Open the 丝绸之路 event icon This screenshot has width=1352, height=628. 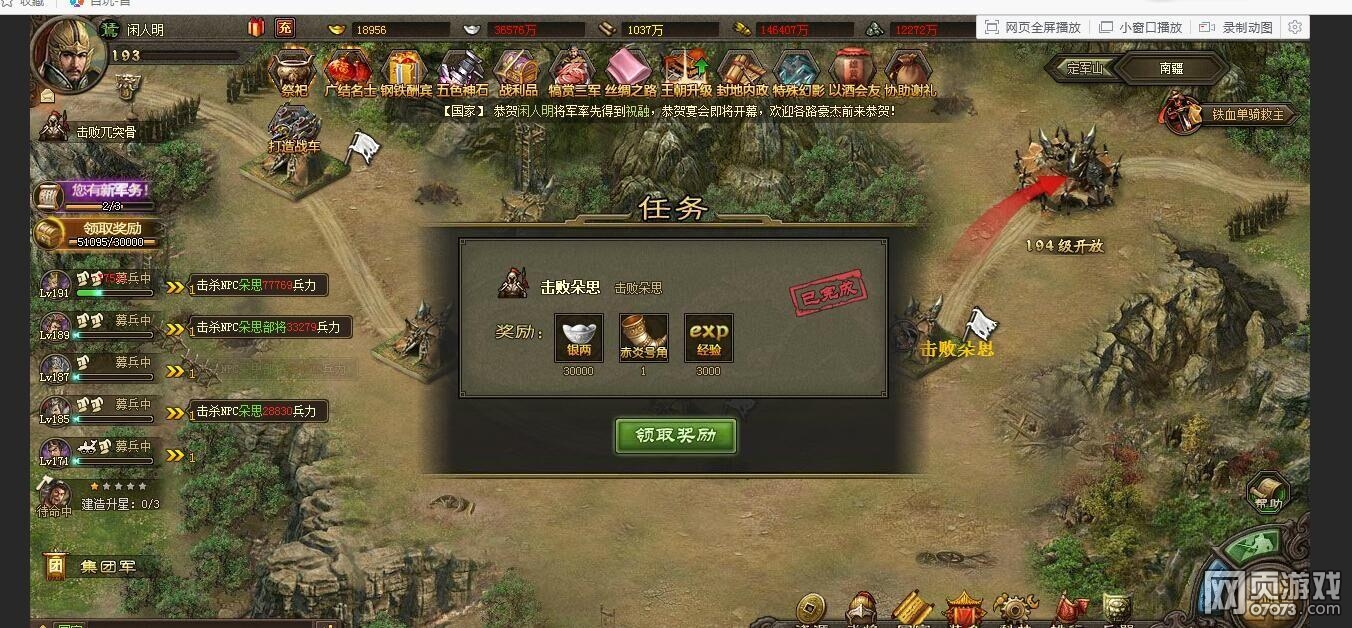pyautogui.click(x=630, y=73)
